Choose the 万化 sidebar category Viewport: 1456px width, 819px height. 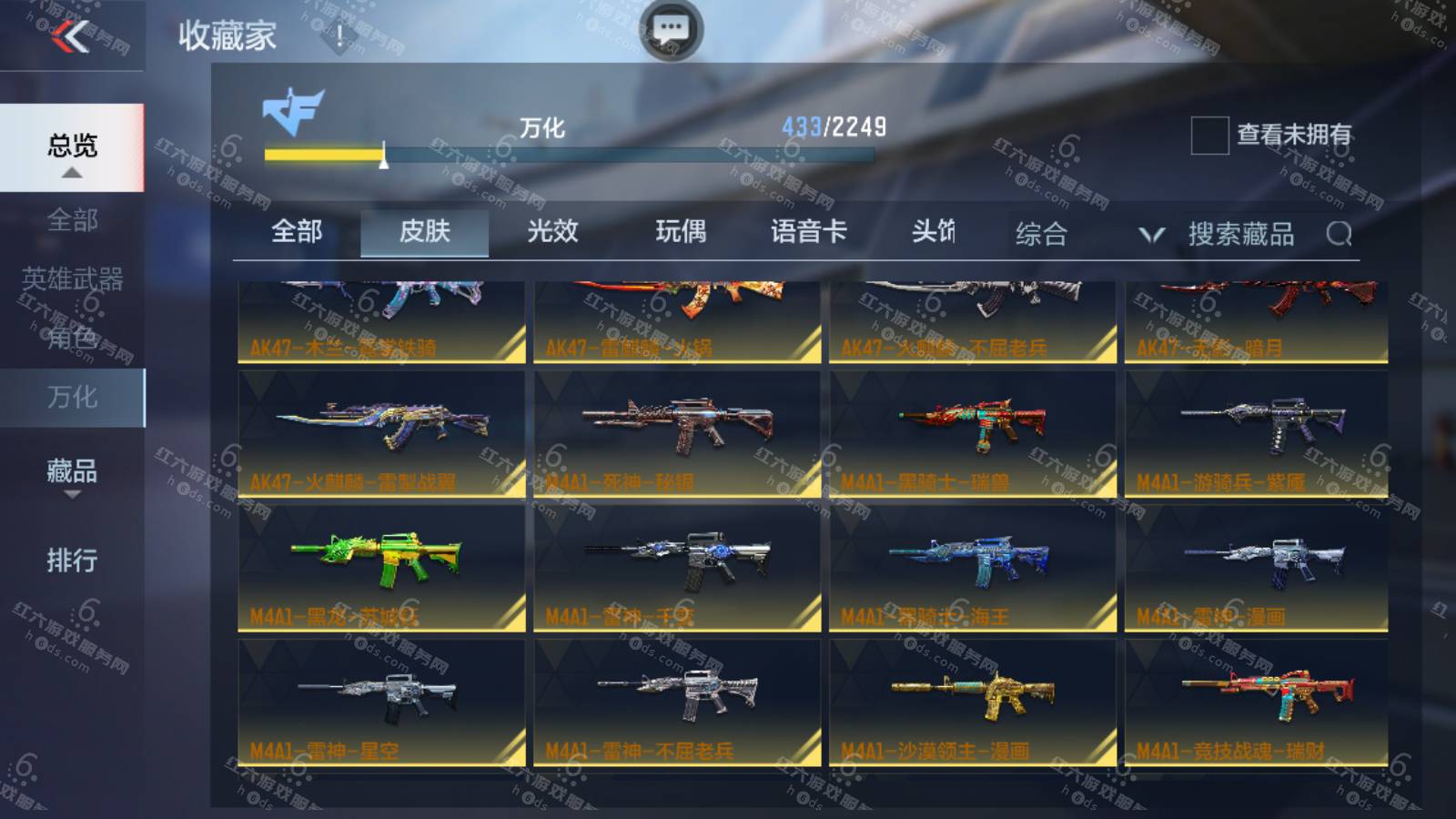(x=72, y=398)
